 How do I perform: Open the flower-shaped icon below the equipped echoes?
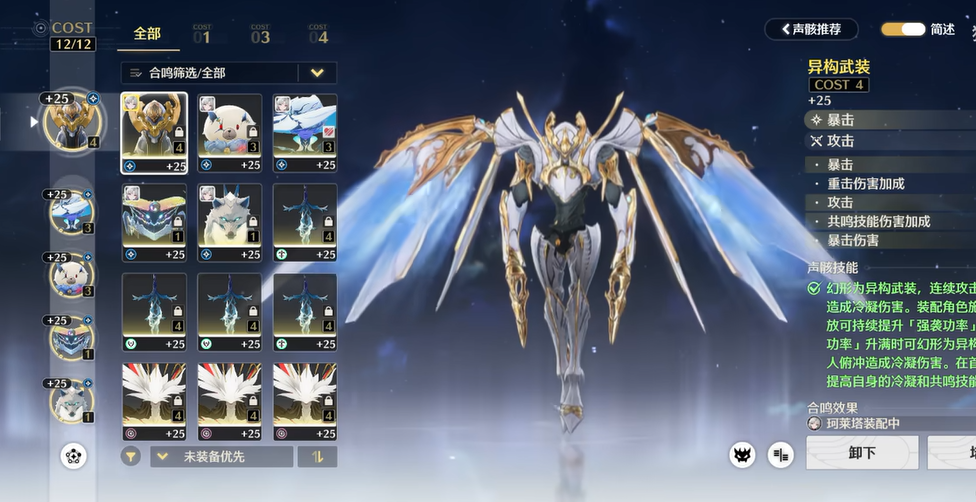click(73, 456)
